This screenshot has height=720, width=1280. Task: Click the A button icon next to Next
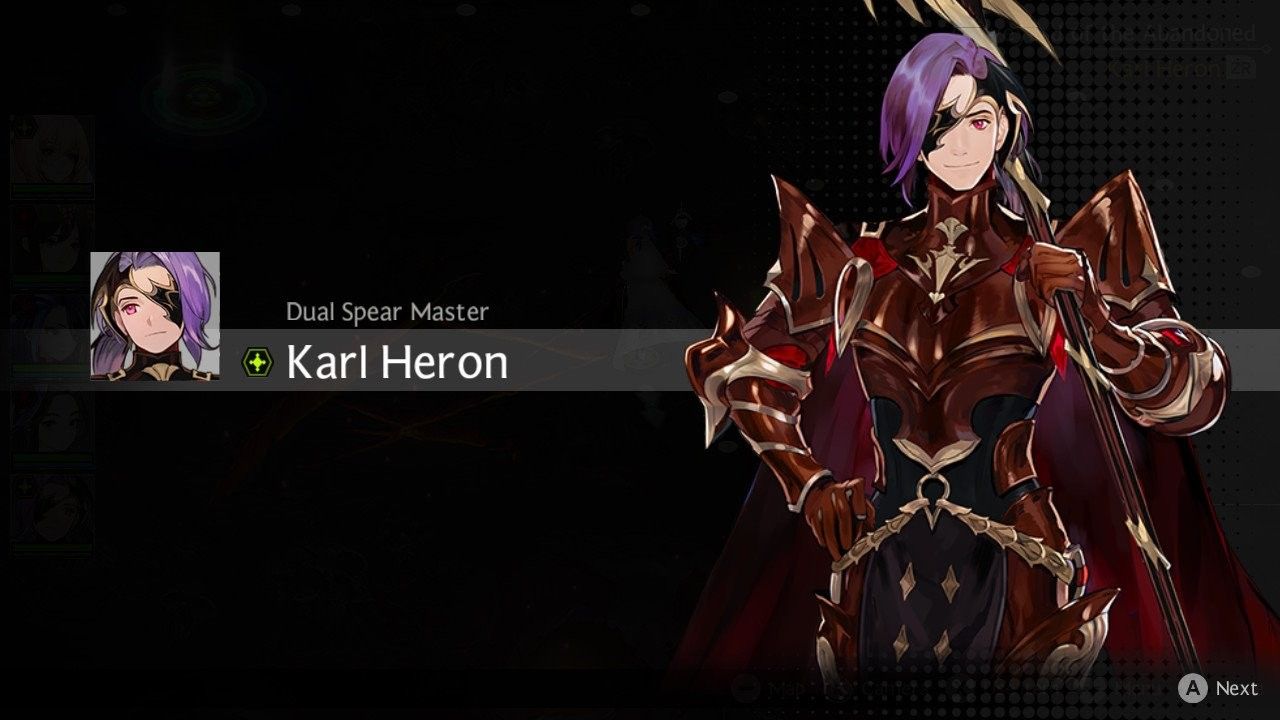[x=1192, y=686]
